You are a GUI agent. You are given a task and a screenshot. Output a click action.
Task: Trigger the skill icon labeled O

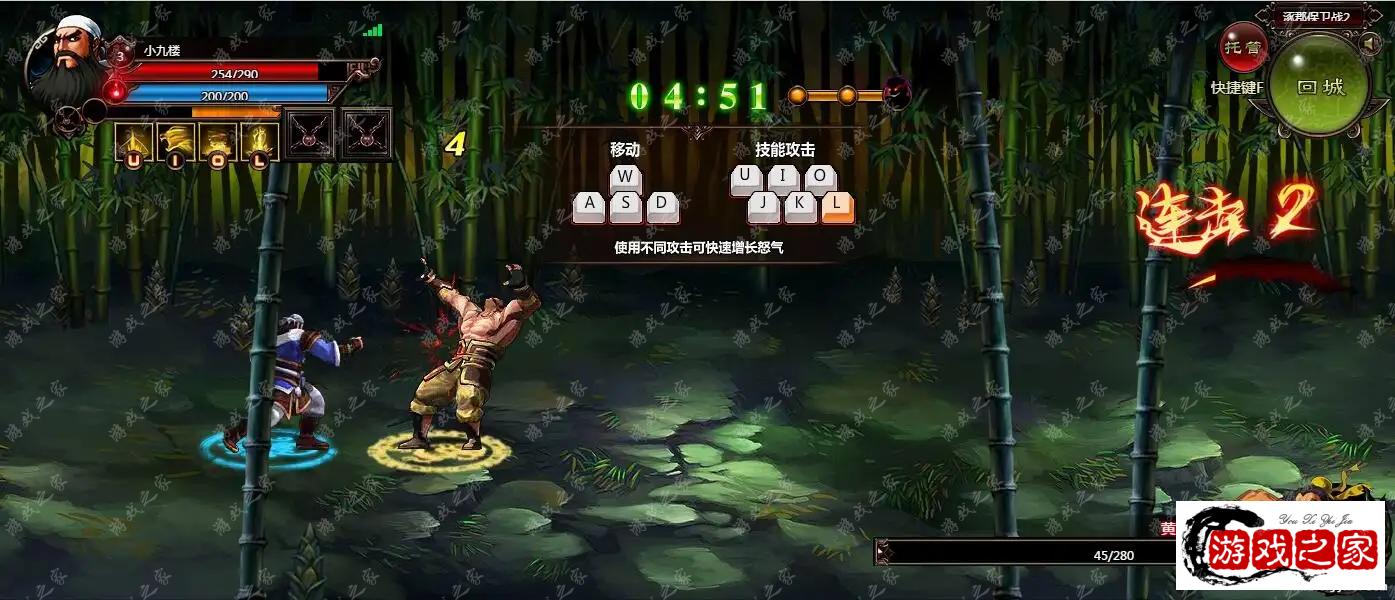pyautogui.click(x=218, y=141)
